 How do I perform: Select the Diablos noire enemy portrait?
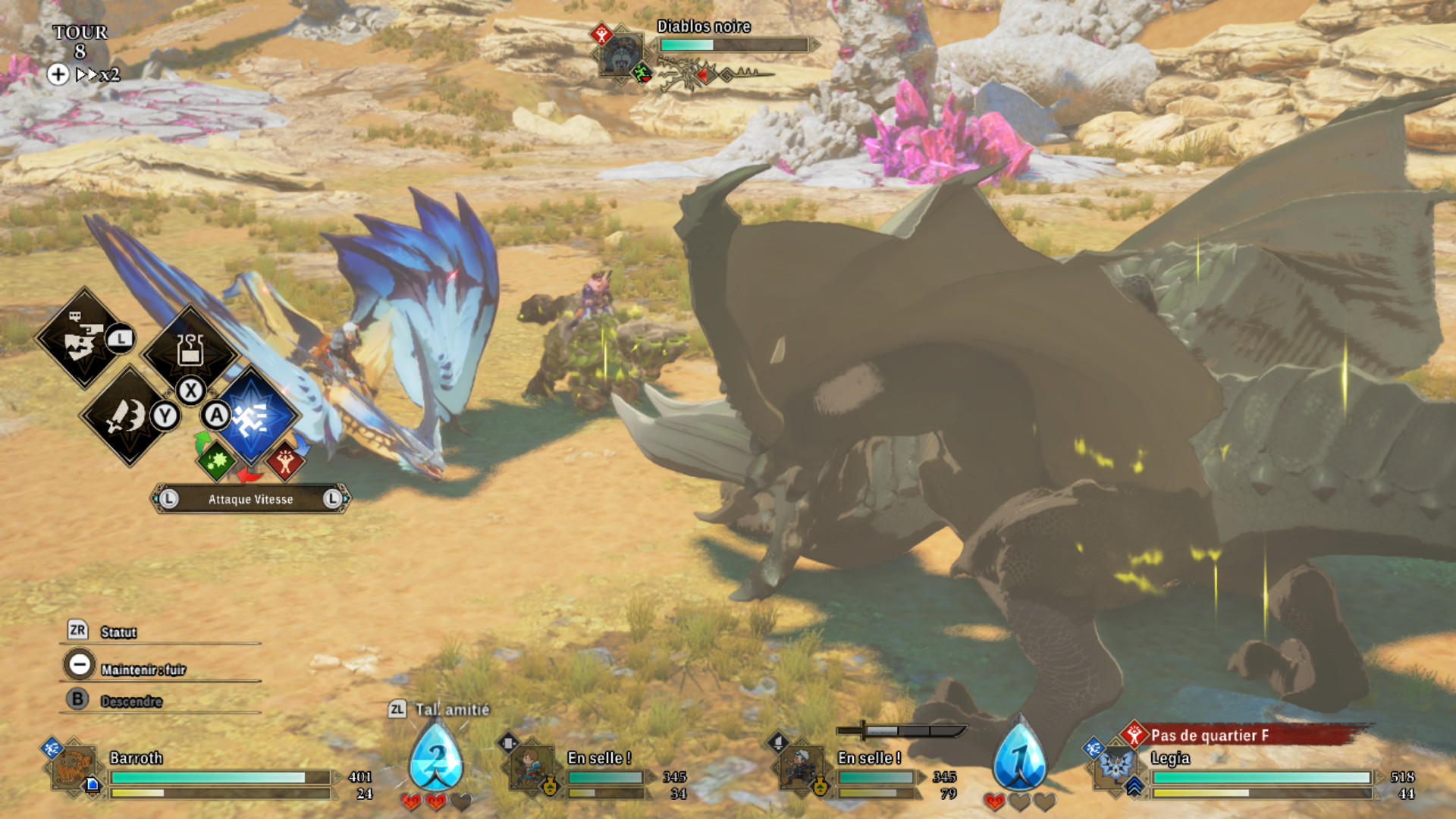(x=621, y=53)
